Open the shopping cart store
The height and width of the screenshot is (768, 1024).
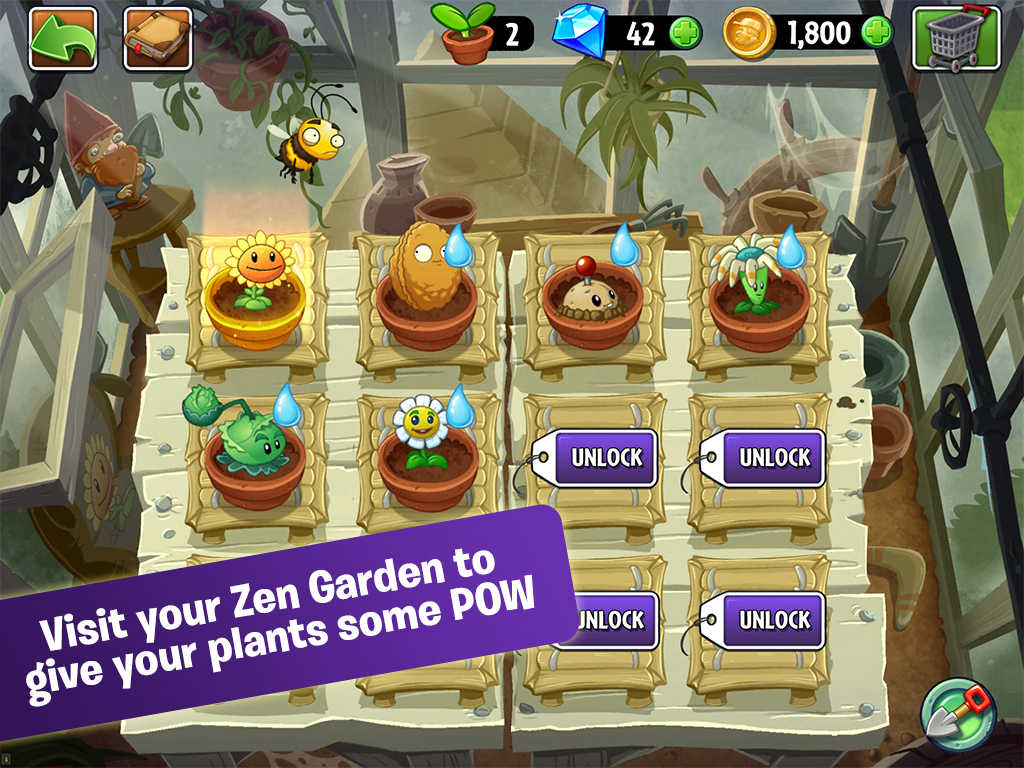point(955,38)
